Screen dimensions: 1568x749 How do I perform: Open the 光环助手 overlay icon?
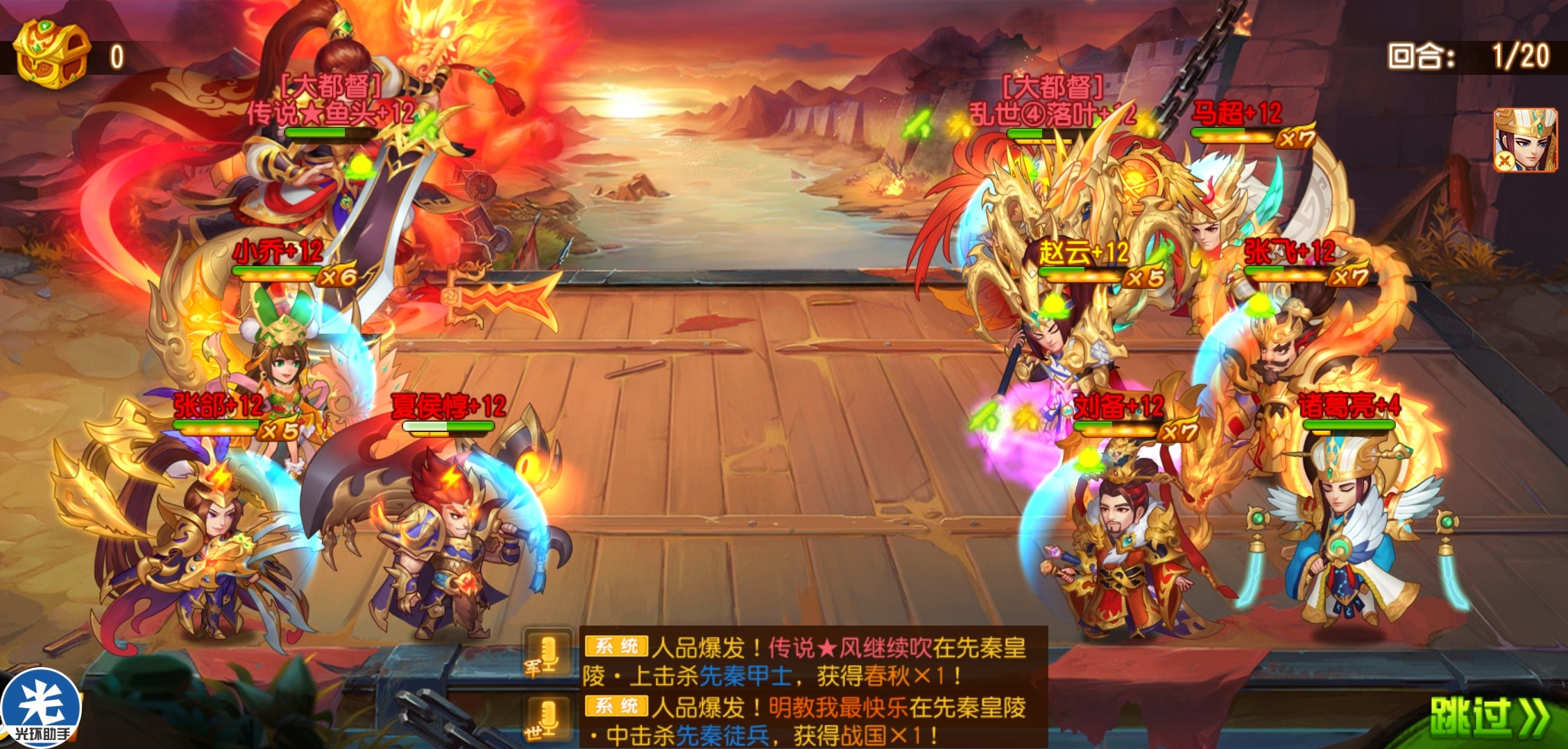42,709
